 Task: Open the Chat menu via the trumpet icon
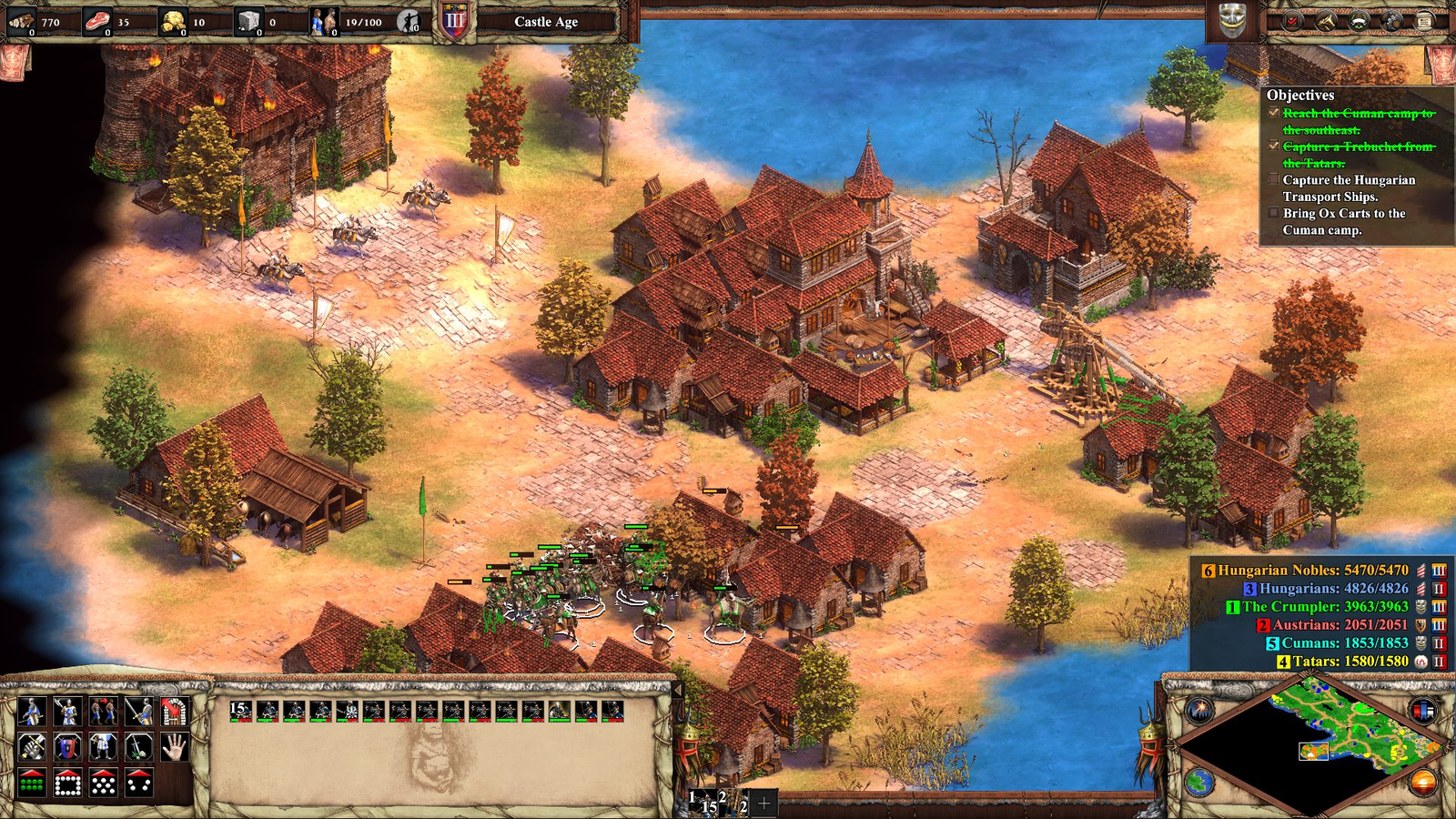pos(1326,21)
